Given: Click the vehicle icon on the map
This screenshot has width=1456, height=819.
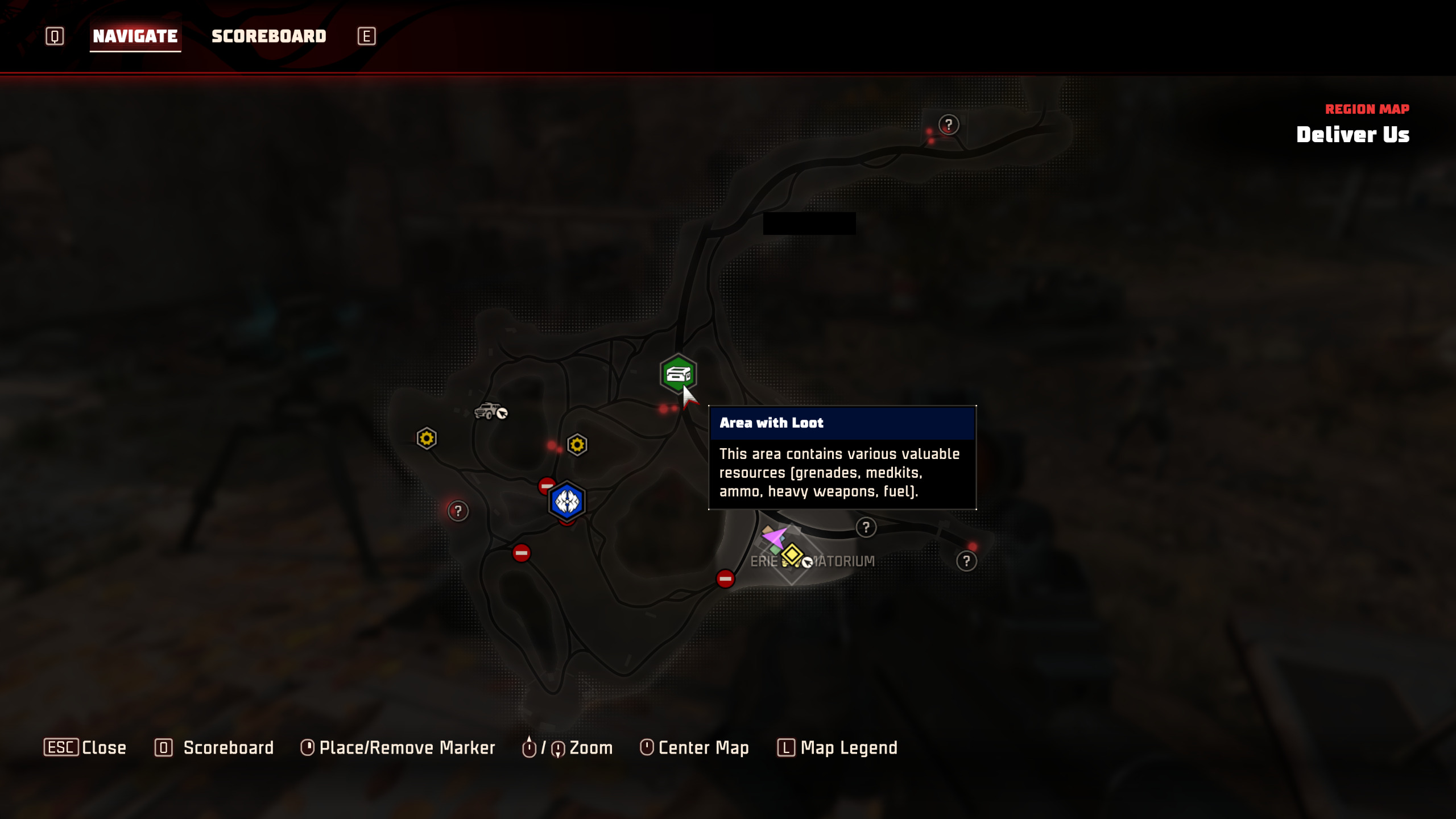Looking at the screenshot, I should pyautogui.click(x=488, y=411).
